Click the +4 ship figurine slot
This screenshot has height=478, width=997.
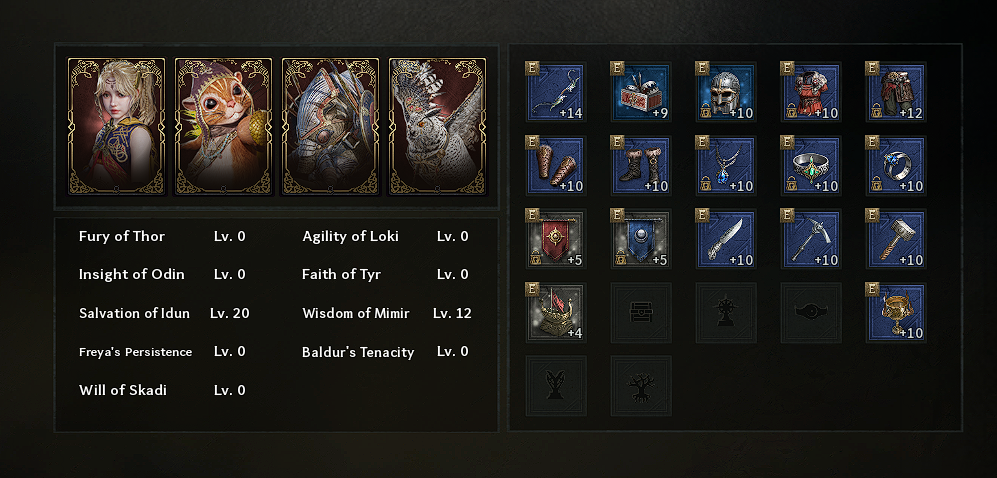(556, 312)
